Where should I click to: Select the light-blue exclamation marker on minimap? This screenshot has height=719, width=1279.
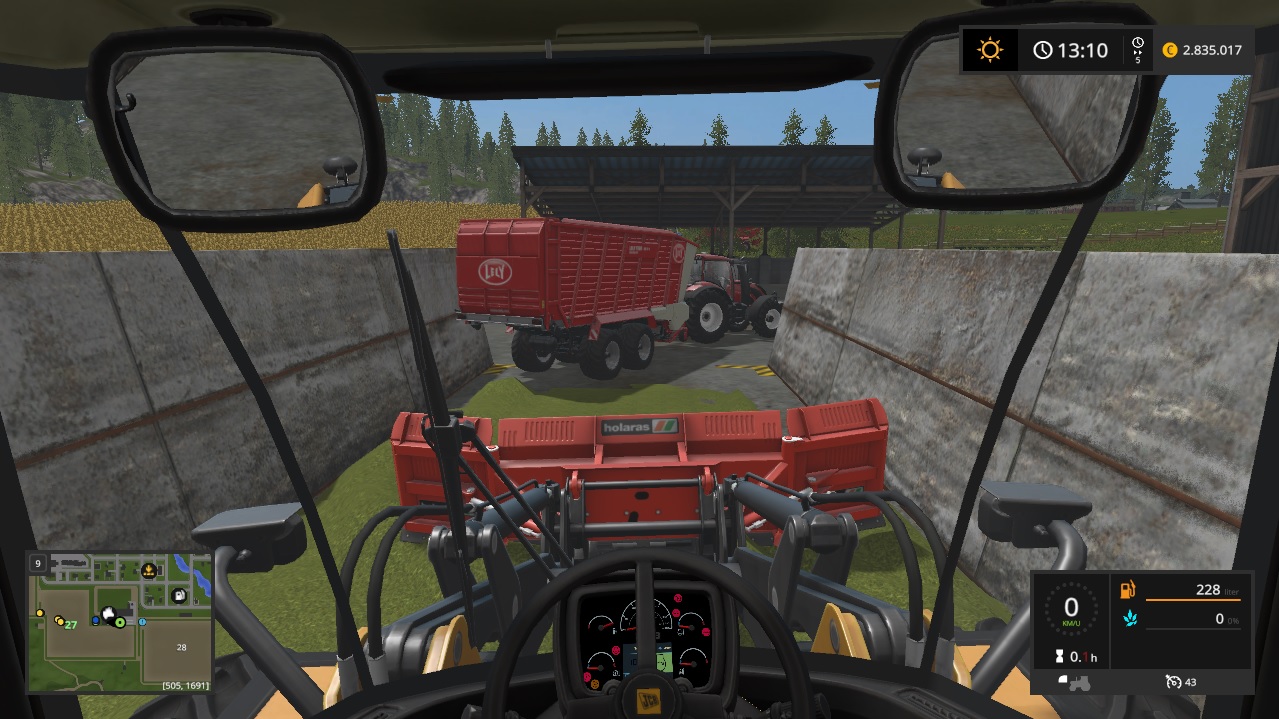[x=142, y=621]
